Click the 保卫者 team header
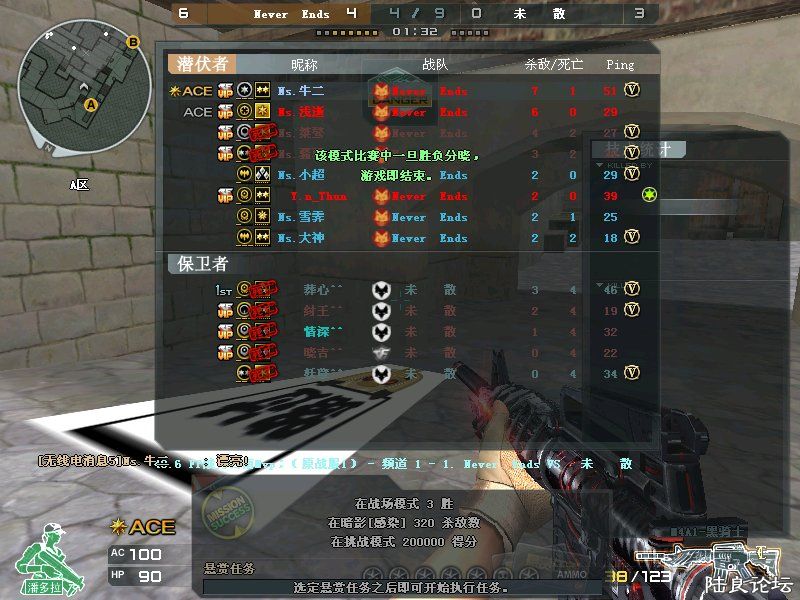Viewport: 800px width, 600px height. click(x=203, y=264)
